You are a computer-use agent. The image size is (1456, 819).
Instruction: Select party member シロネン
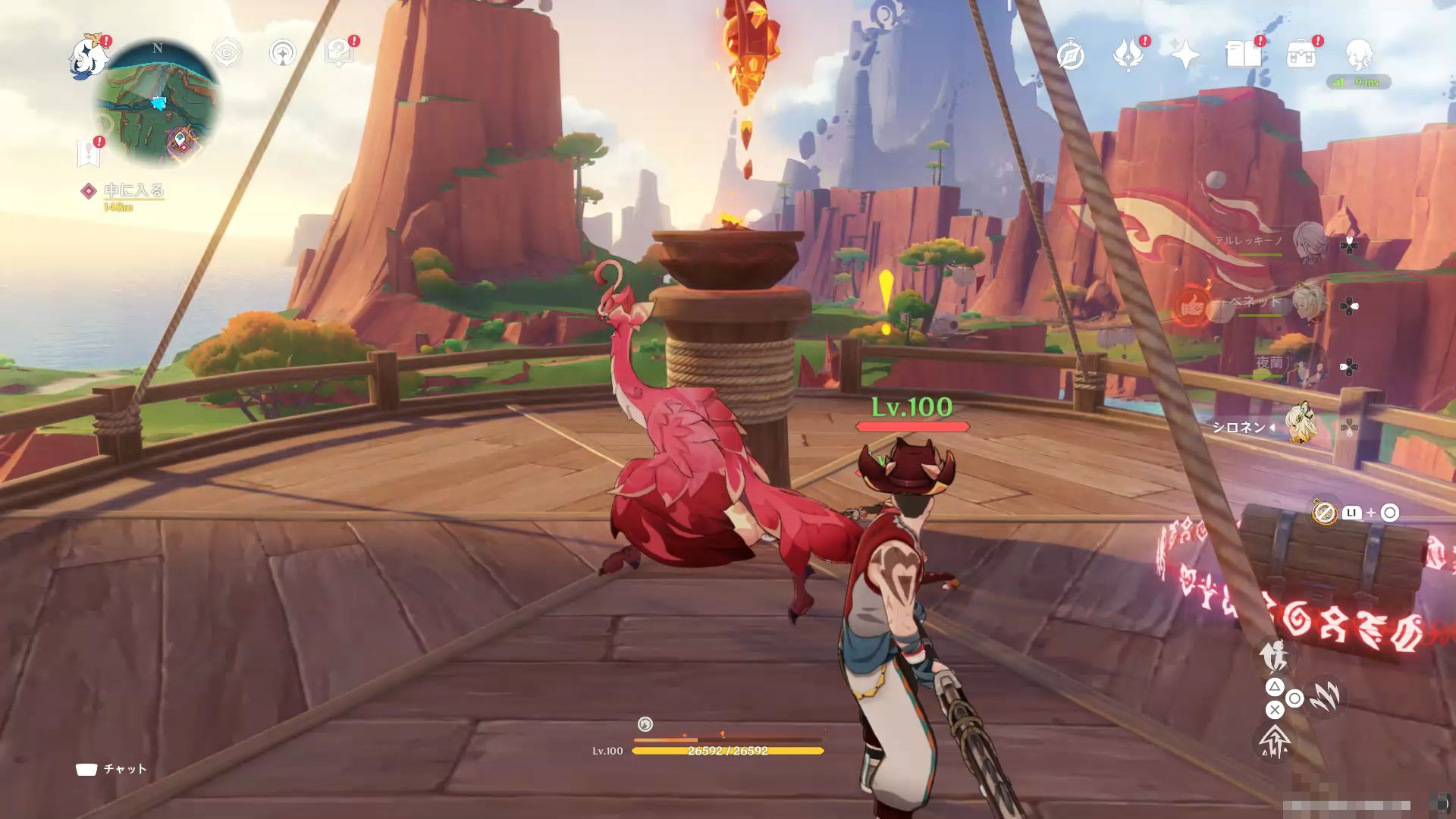click(1303, 426)
